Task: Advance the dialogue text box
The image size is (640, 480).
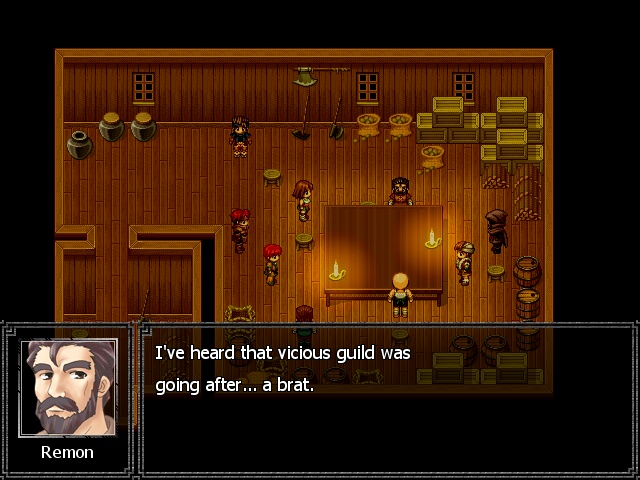Action: (387, 398)
